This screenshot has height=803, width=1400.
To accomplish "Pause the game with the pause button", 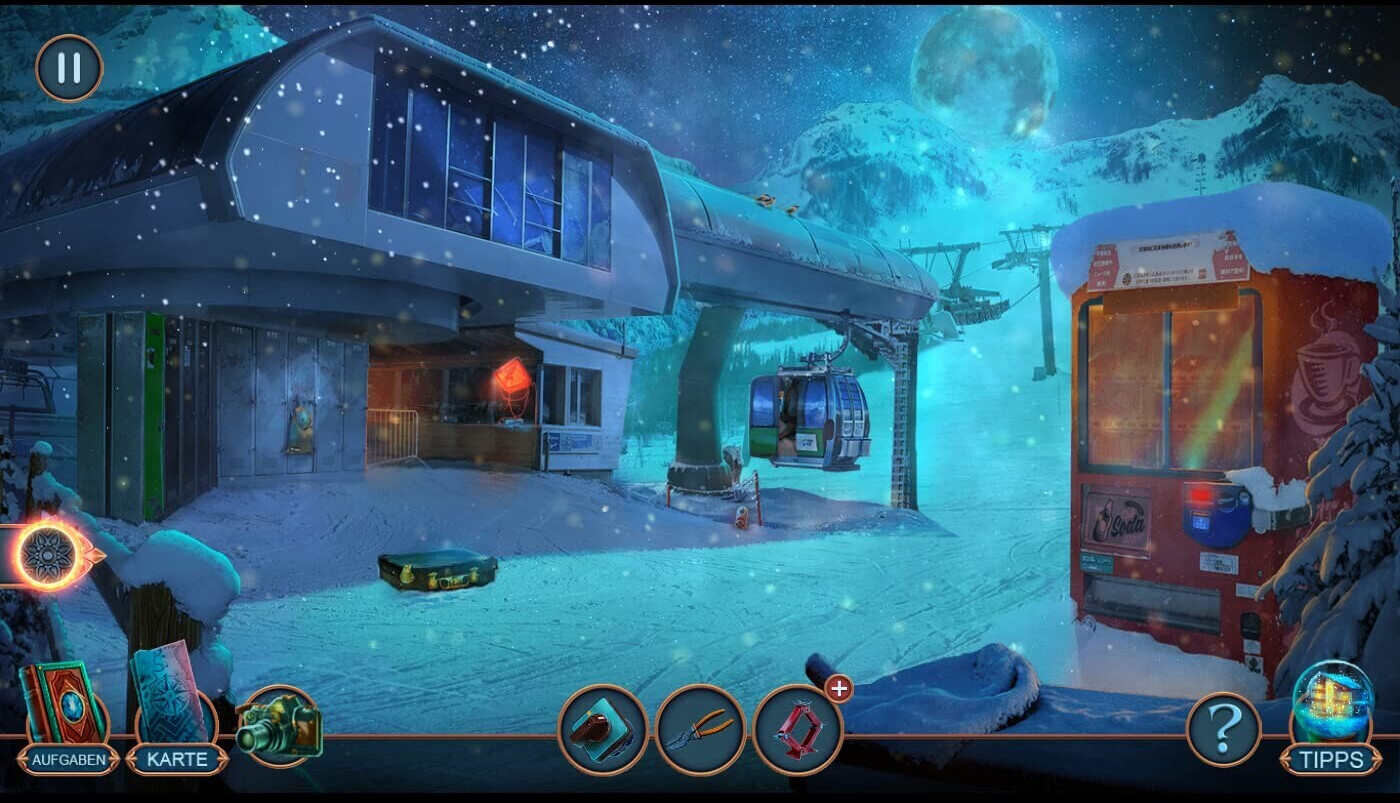I will tap(69, 68).
